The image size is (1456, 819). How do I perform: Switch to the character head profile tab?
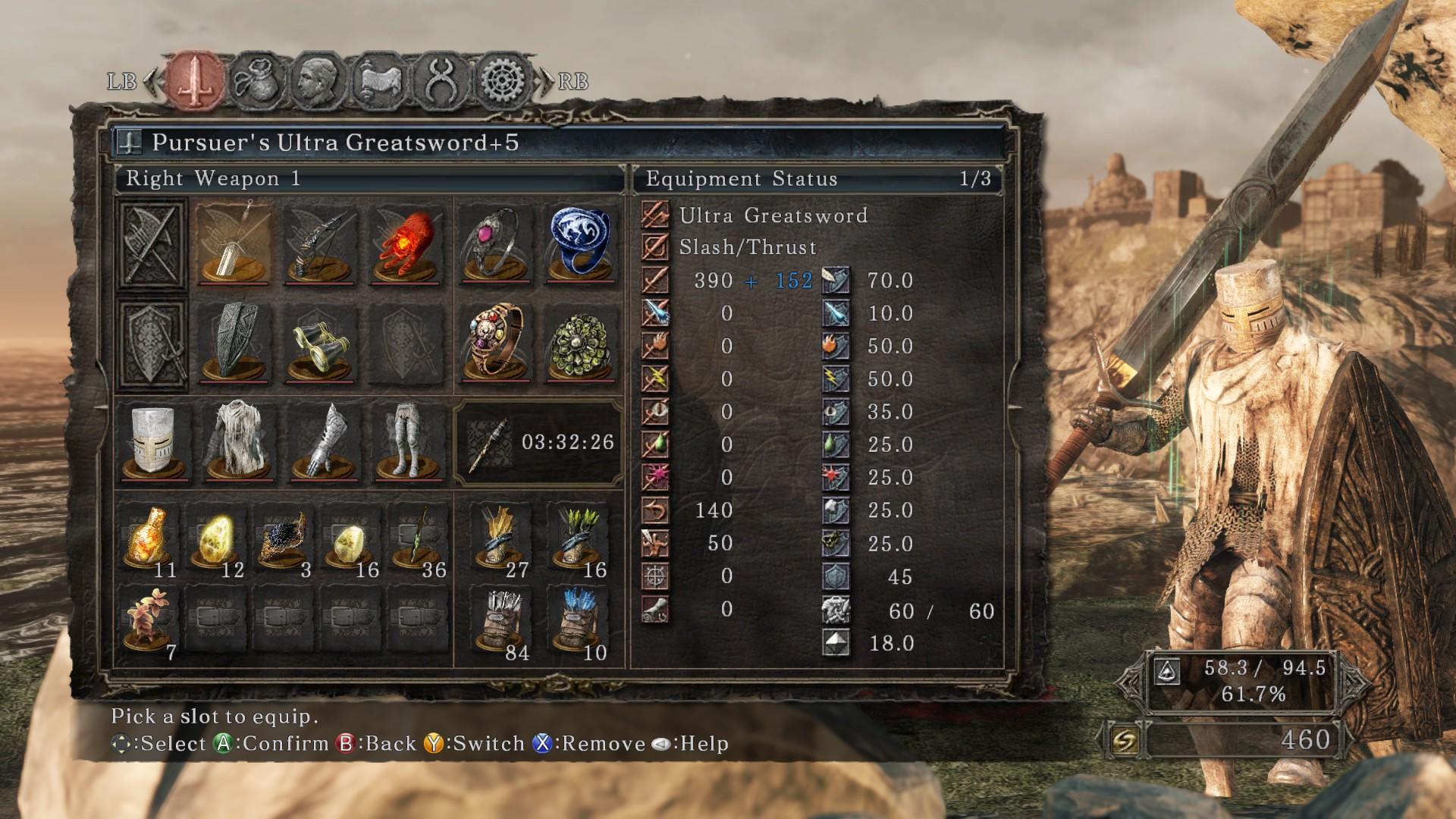coord(318,80)
